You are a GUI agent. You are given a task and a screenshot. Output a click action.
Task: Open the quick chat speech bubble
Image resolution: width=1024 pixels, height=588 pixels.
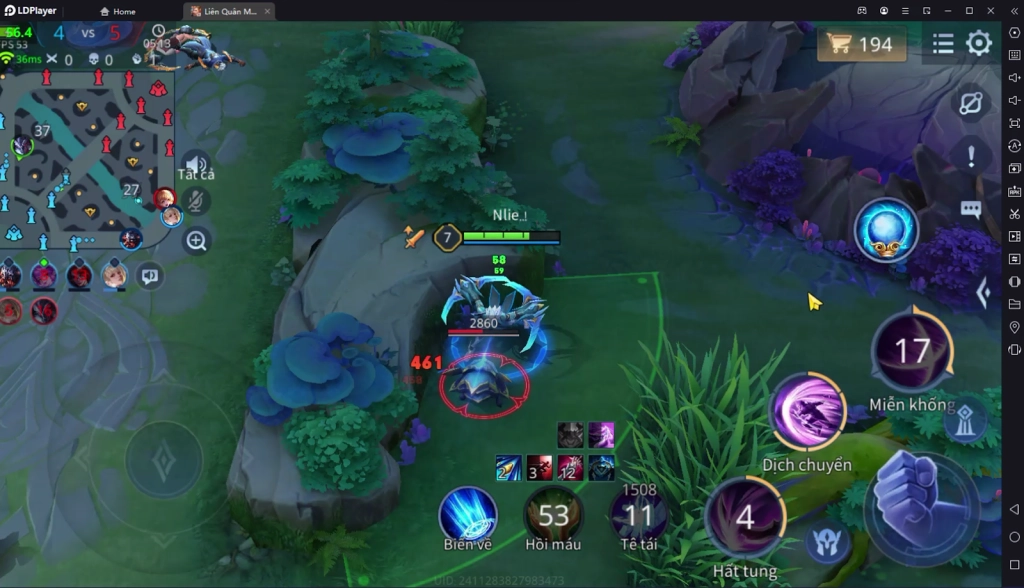pos(151,274)
